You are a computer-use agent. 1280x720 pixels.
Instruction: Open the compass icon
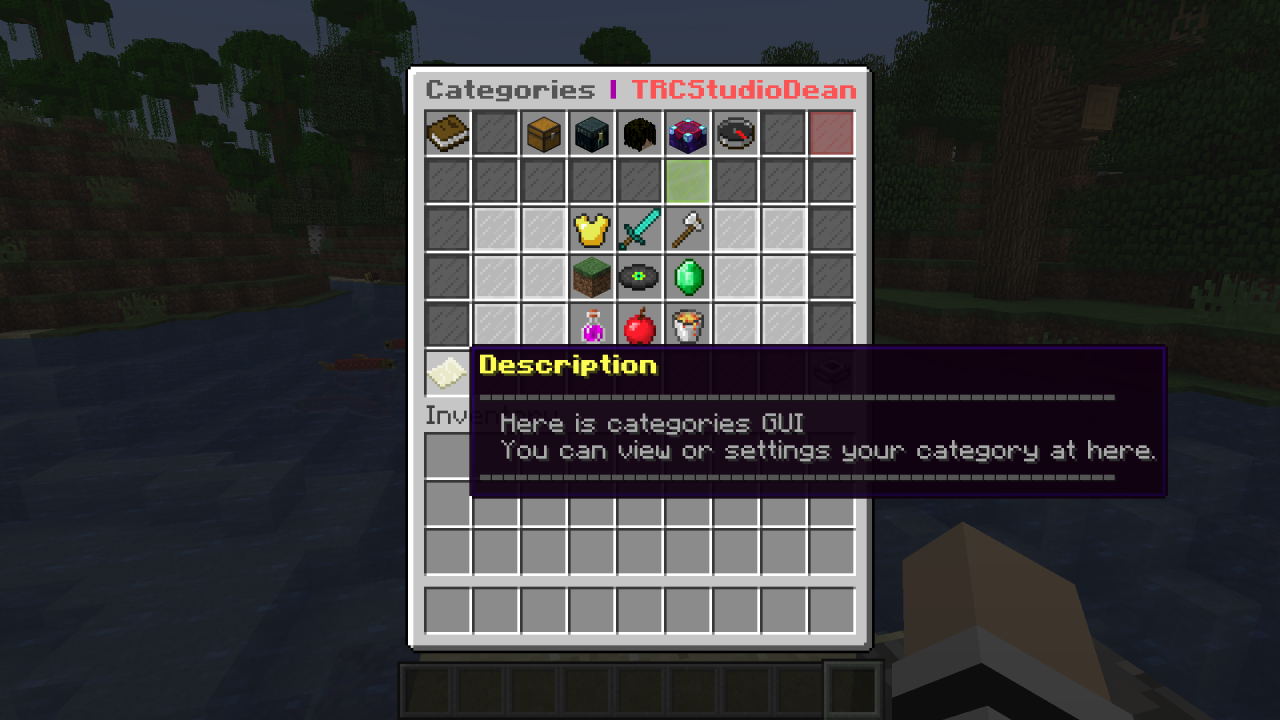pos(735,134)
